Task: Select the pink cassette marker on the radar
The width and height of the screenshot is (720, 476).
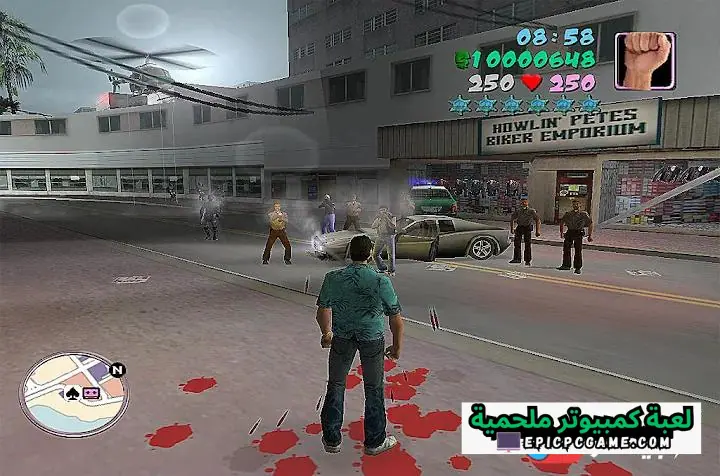Action: [x=90, y=393]
